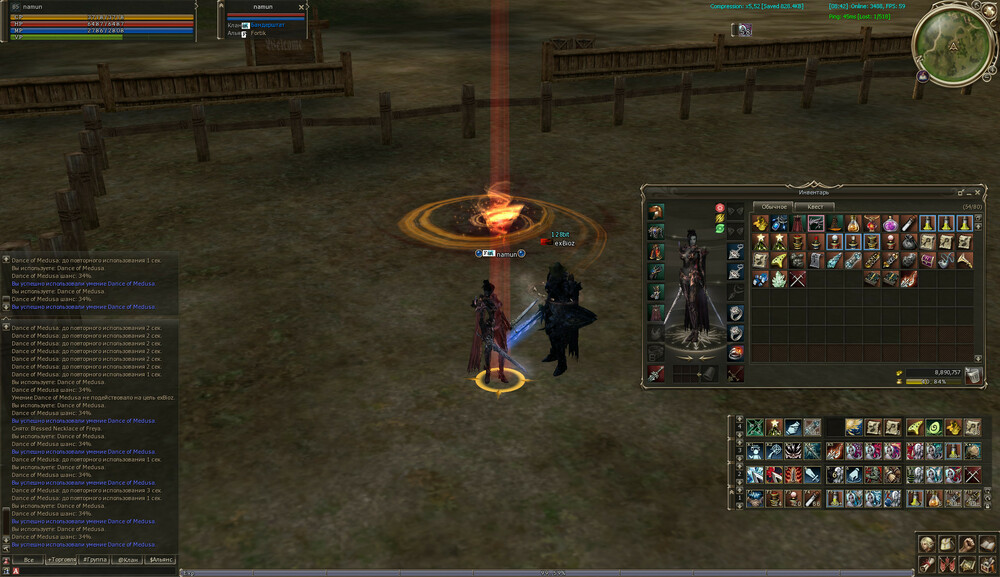Viewport: 1000px width, 577px height.
Task: Pick the crossed swords item in inventory
Action: coord(797,278)
